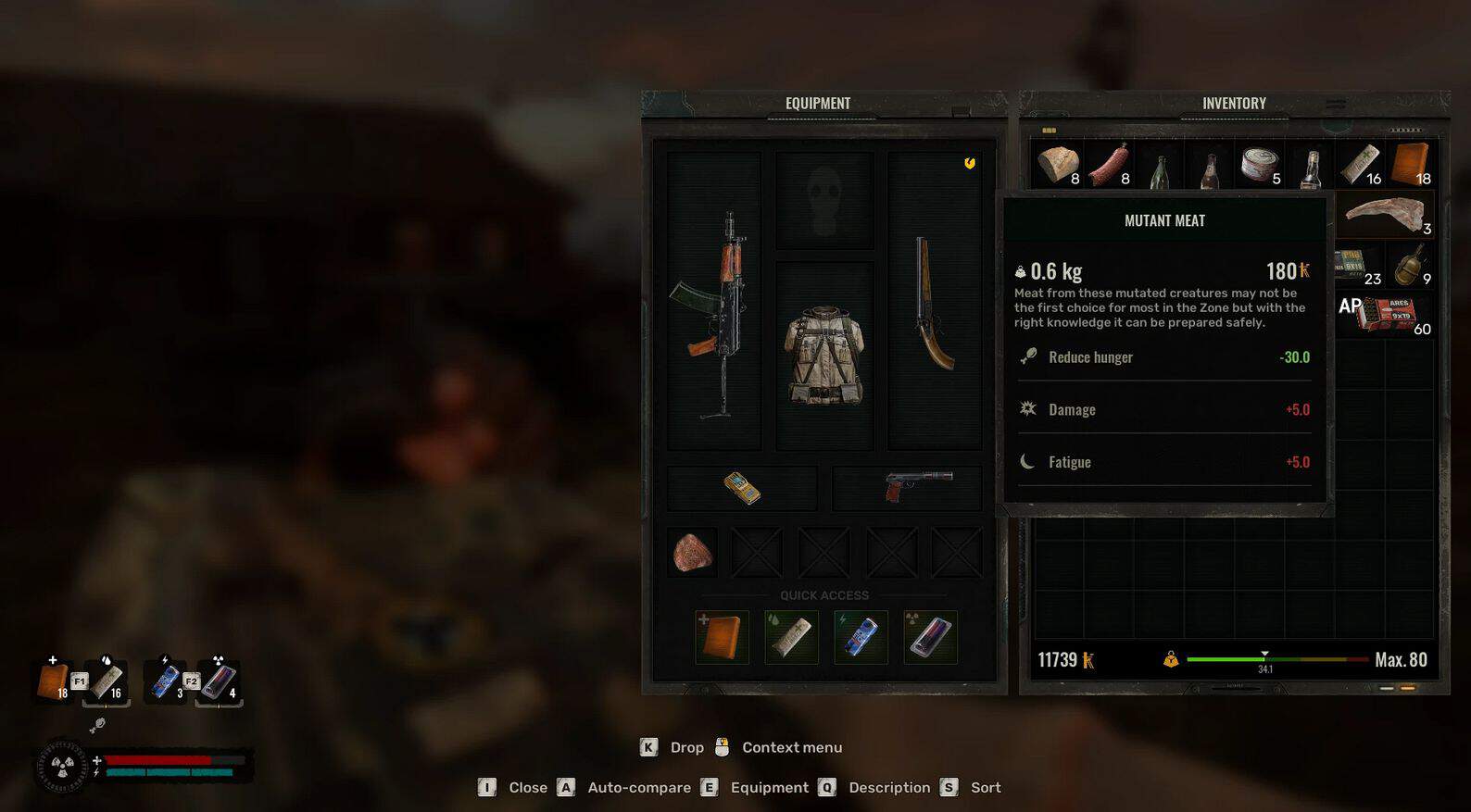This screenshot has width=1471, height=812.
Task: Select the equipped artifact in the artifact slot
Action: point(693,553)
